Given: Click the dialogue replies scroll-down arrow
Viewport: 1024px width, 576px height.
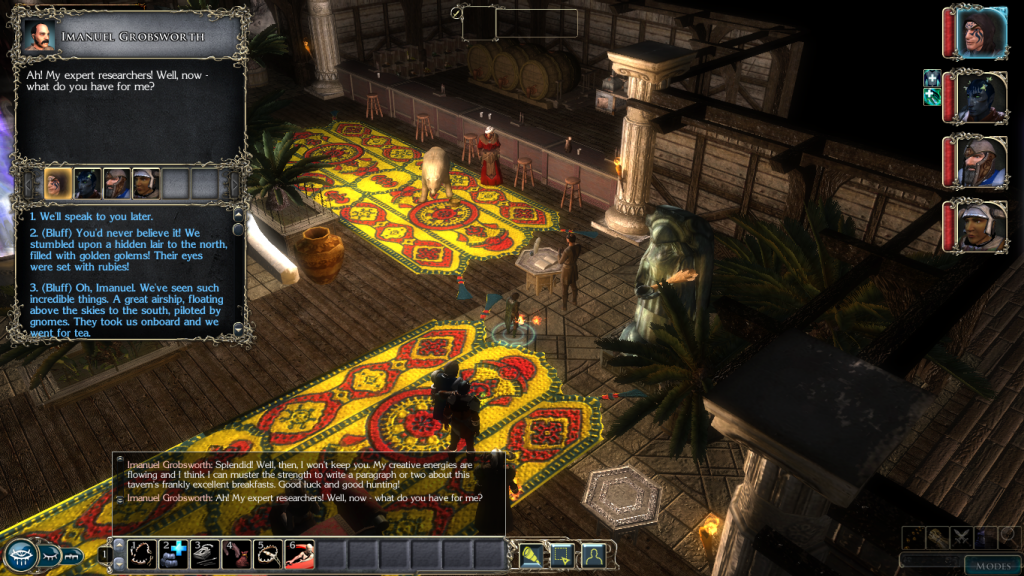Looking at the screenshot, I should pyautogui.click(x=239, y=328).
